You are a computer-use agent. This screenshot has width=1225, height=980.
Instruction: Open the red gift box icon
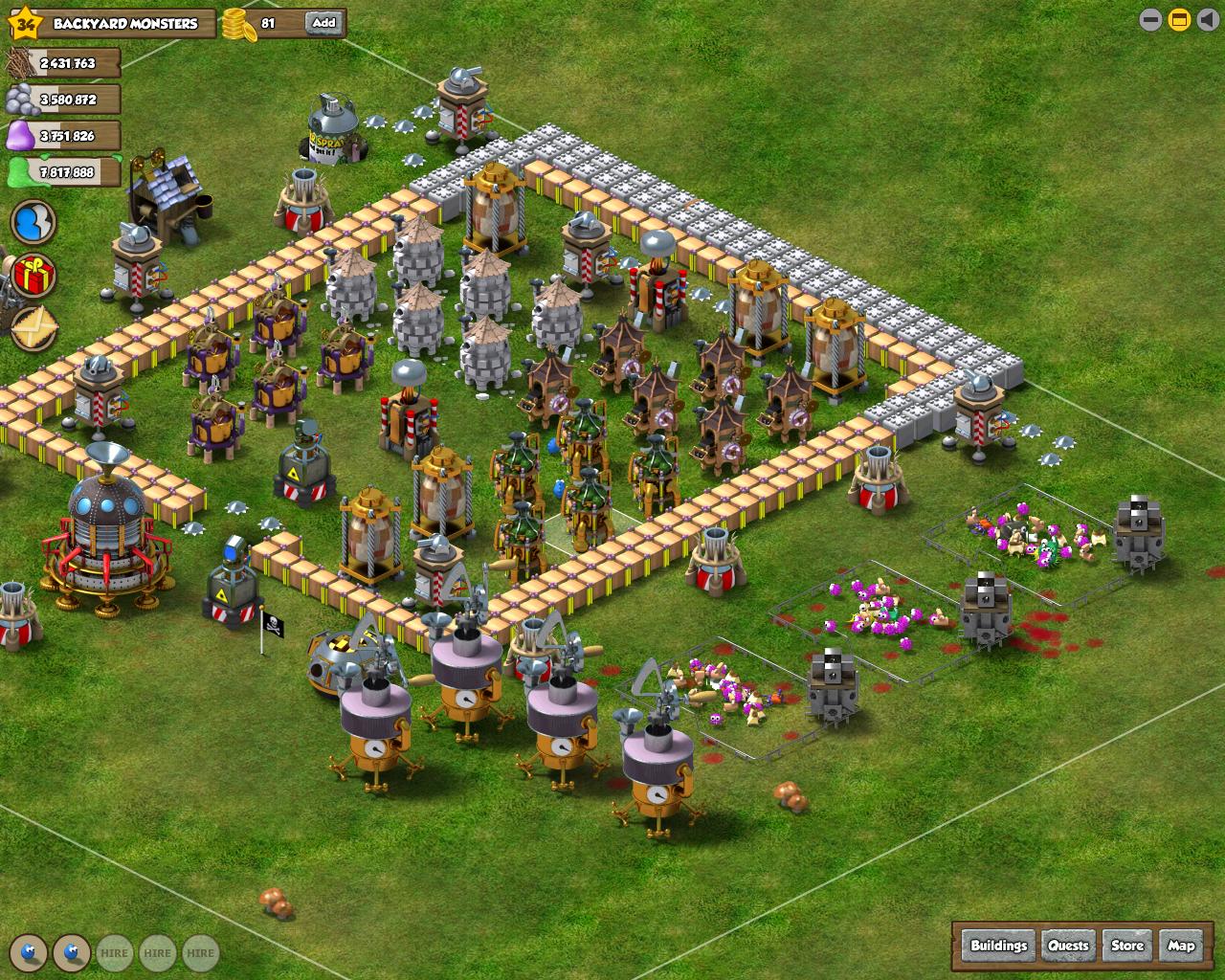[x=34, y=276]
